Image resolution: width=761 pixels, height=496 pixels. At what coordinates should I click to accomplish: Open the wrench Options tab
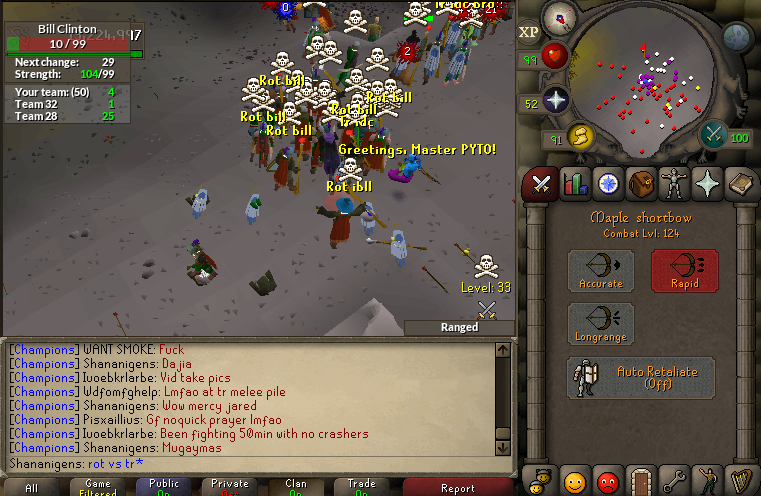(674, 479)
